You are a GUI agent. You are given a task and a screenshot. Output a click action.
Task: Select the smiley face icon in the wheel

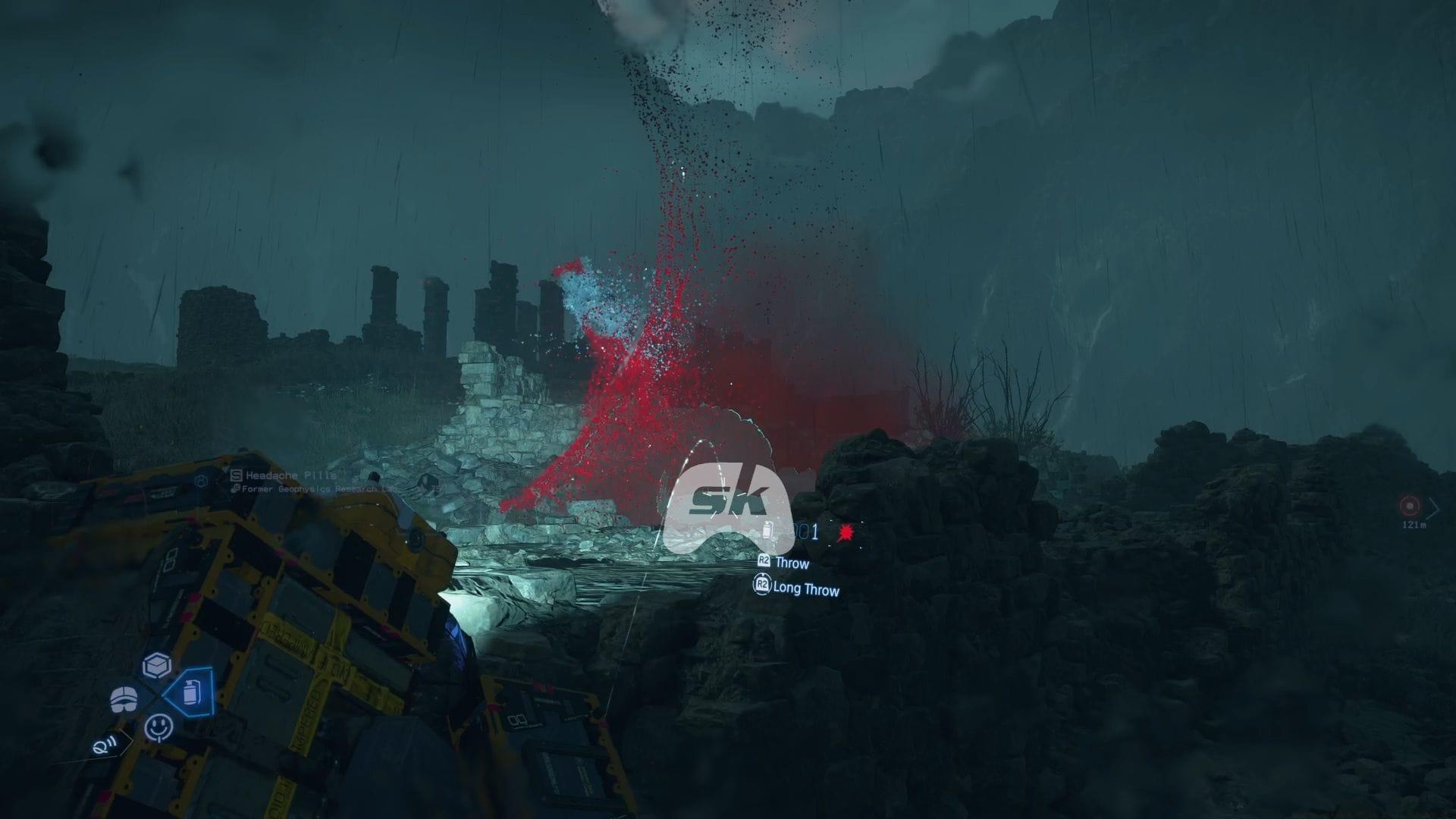click(x=158, y=727)
